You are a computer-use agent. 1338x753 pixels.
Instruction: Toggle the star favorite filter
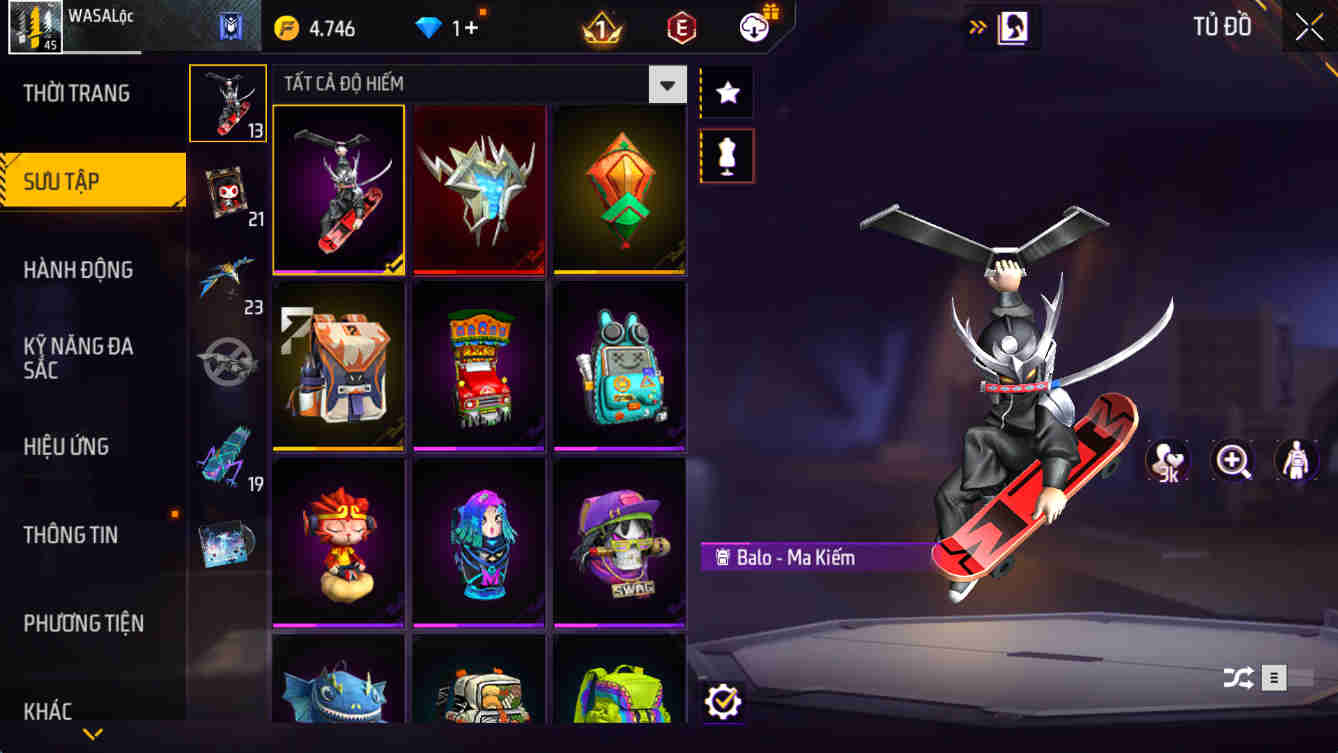(x=725, y=92)
